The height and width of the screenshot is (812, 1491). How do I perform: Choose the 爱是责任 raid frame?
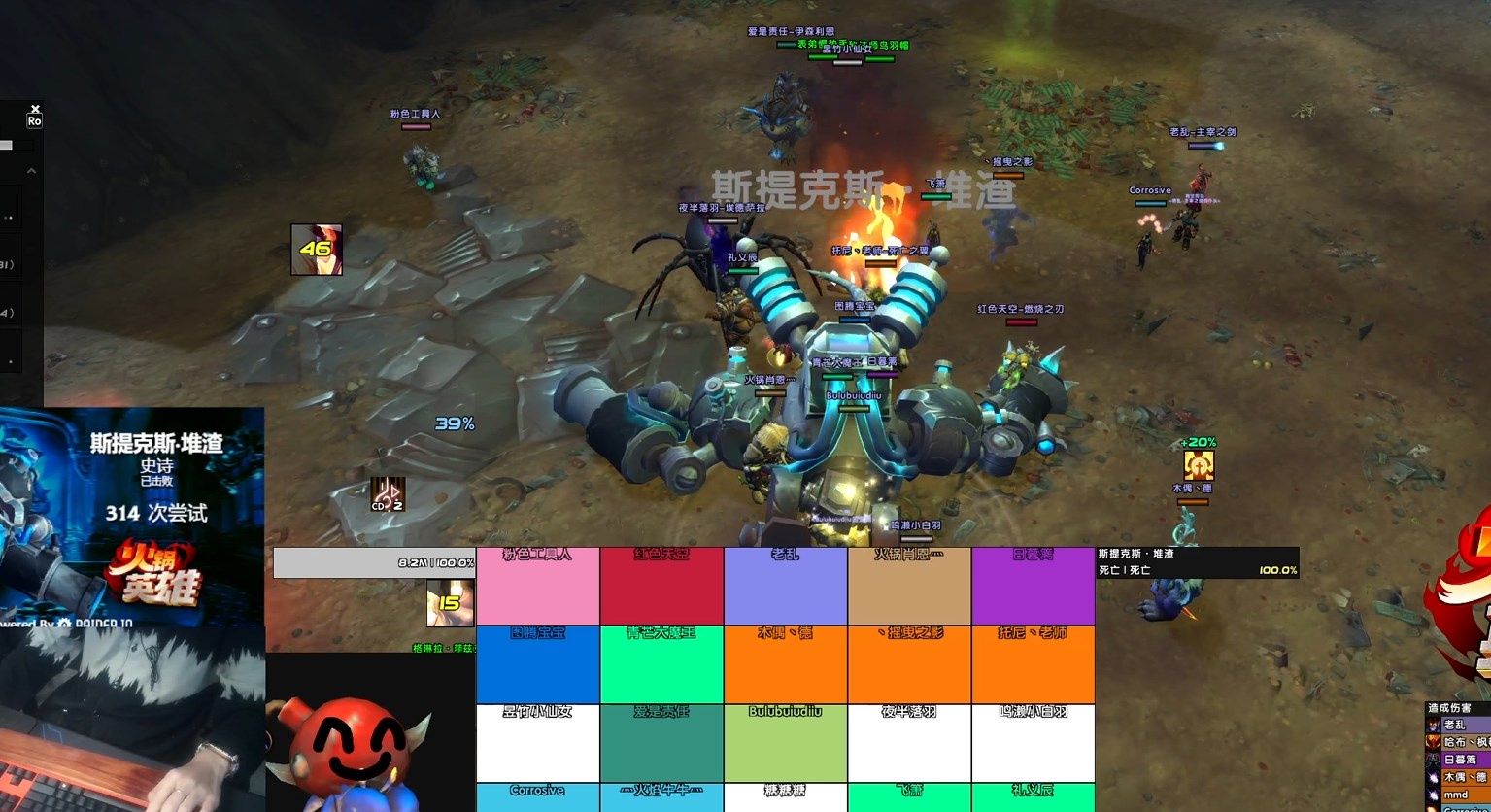tap(661, 743)
